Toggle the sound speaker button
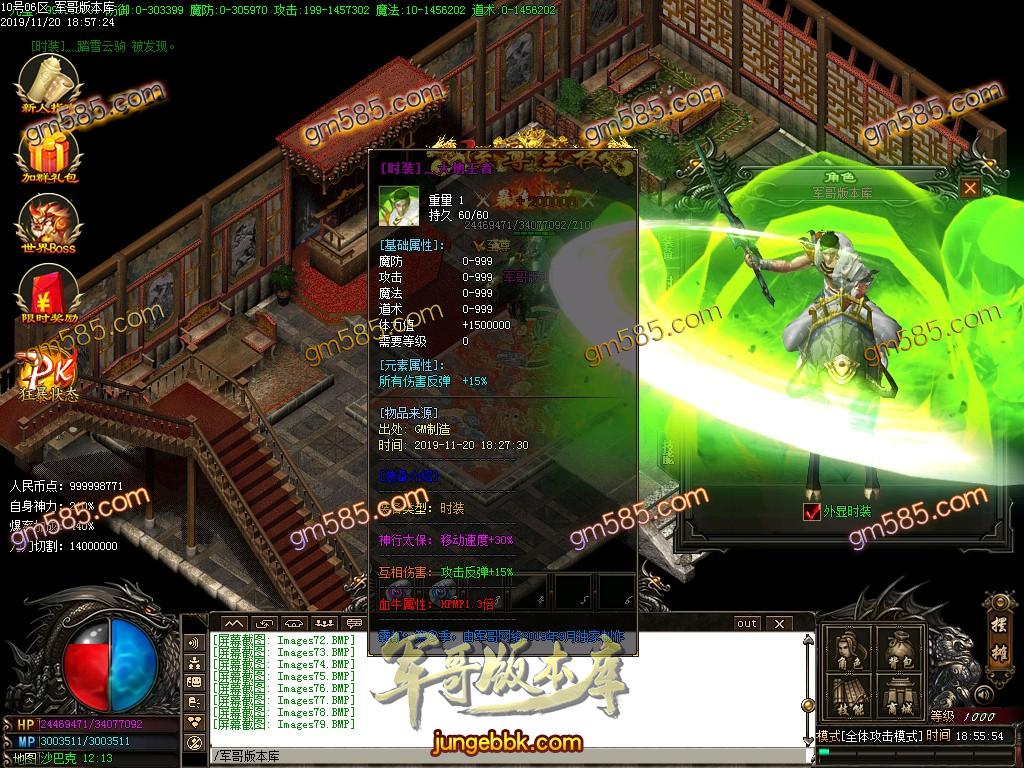Viewport: 1024px width, 768px height. point(984,693)
